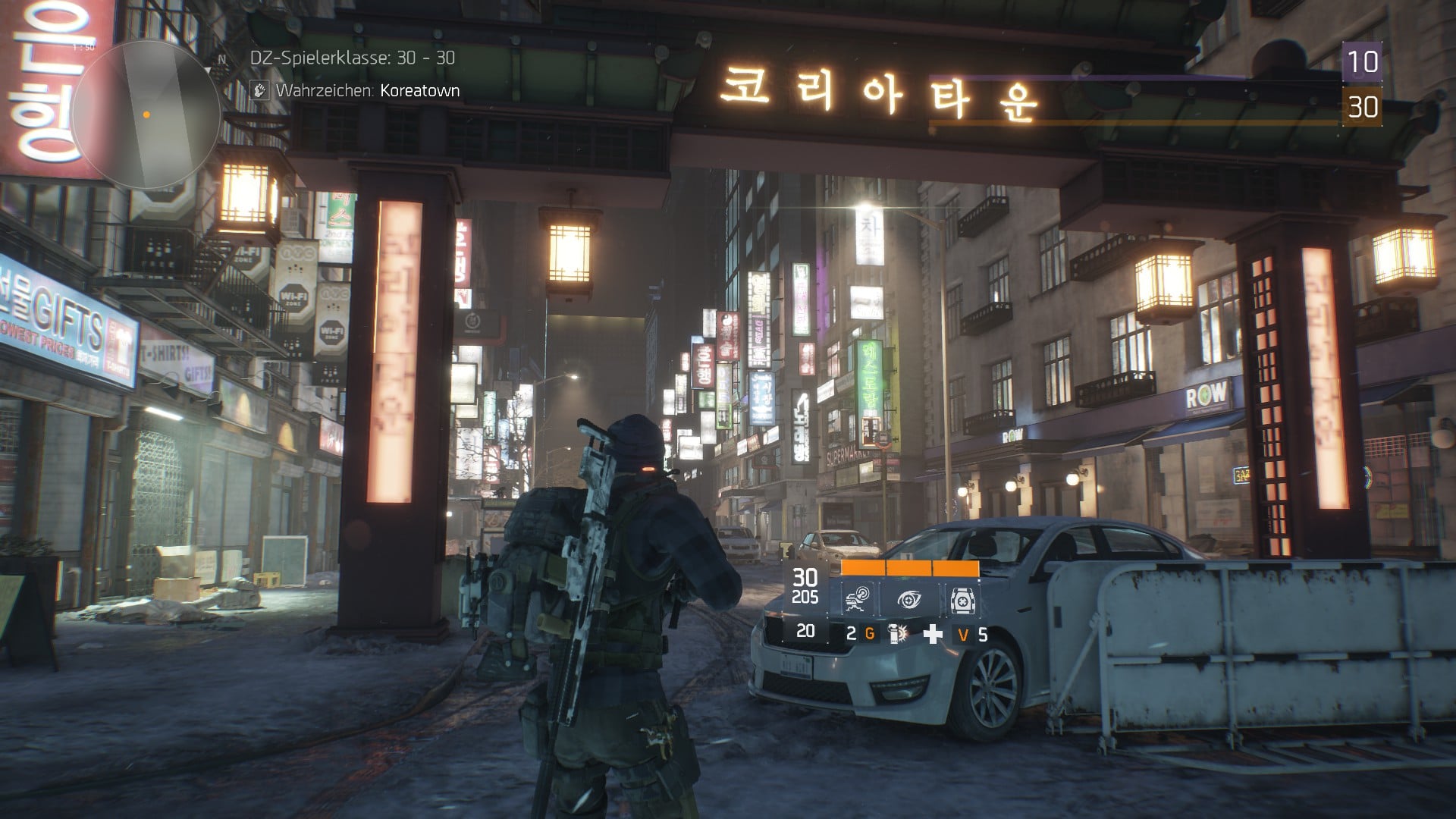1456x819 pixels.
Task: Activate the eye-shaped Pulse skill
Action: click(x=909, y=600)
